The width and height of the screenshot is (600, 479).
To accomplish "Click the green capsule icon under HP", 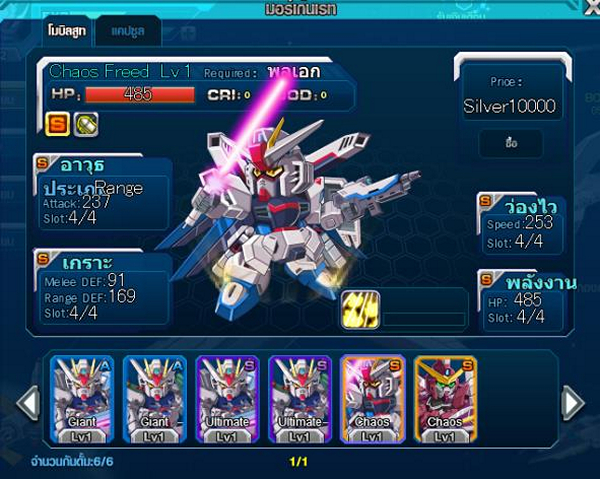I will click(86, 123).
